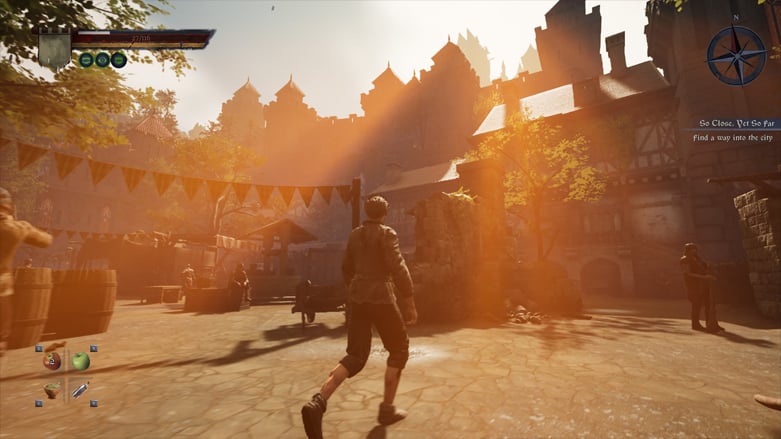Click the grey shield emblem beside health bar

[x=54, y=48]
